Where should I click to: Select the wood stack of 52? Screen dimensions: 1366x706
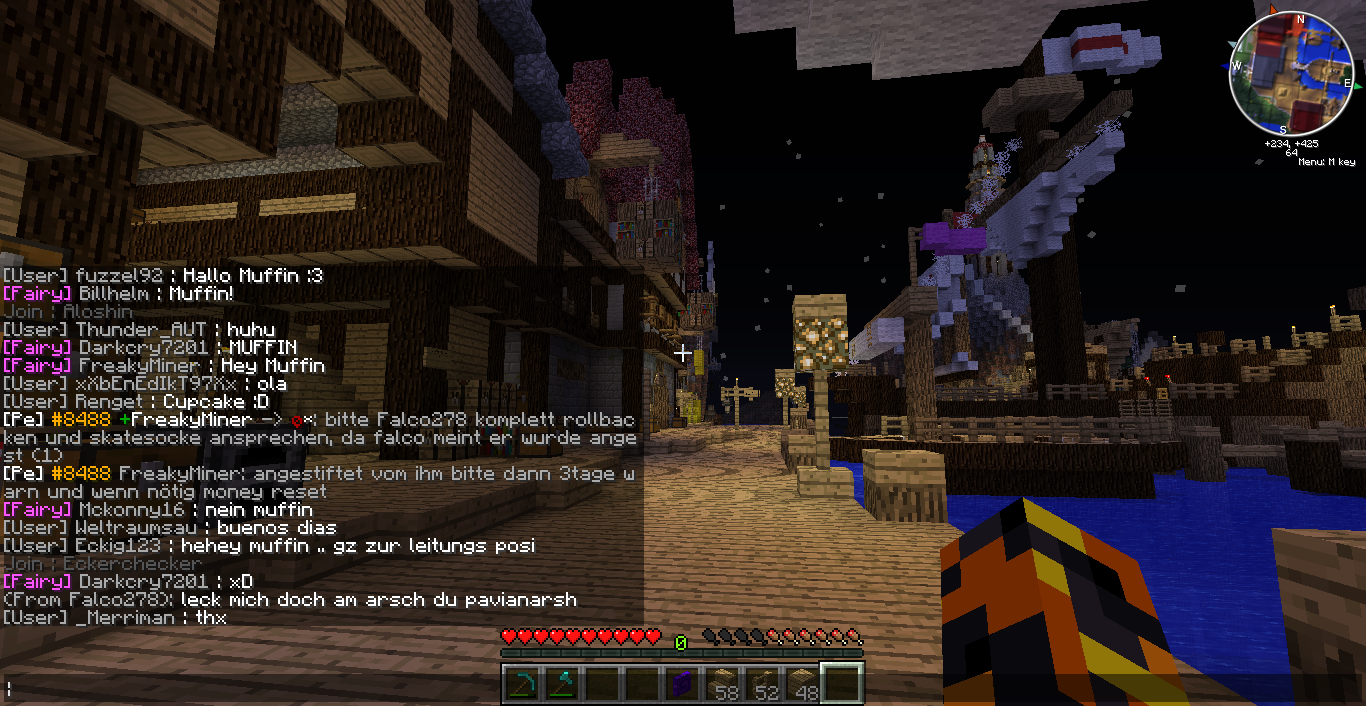(762, 684)
